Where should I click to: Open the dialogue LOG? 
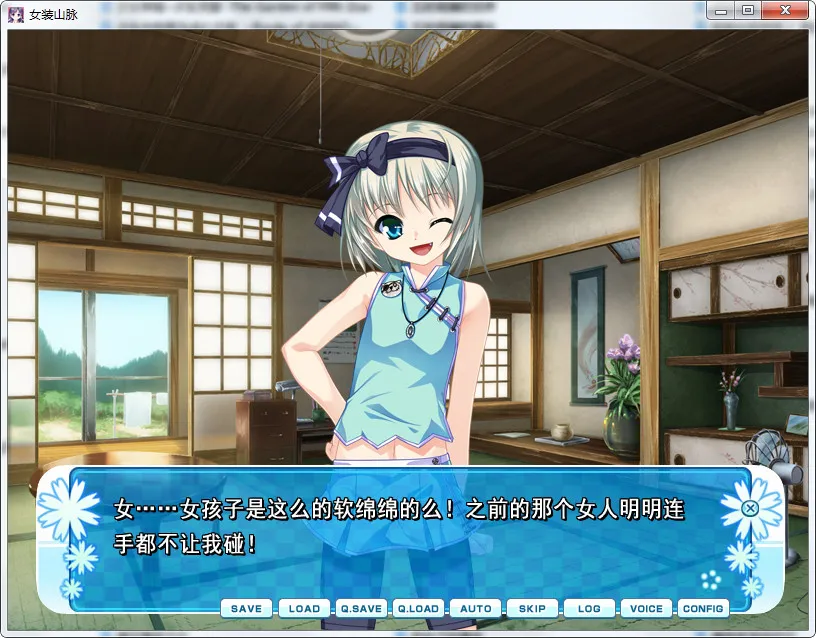[589, 608]
